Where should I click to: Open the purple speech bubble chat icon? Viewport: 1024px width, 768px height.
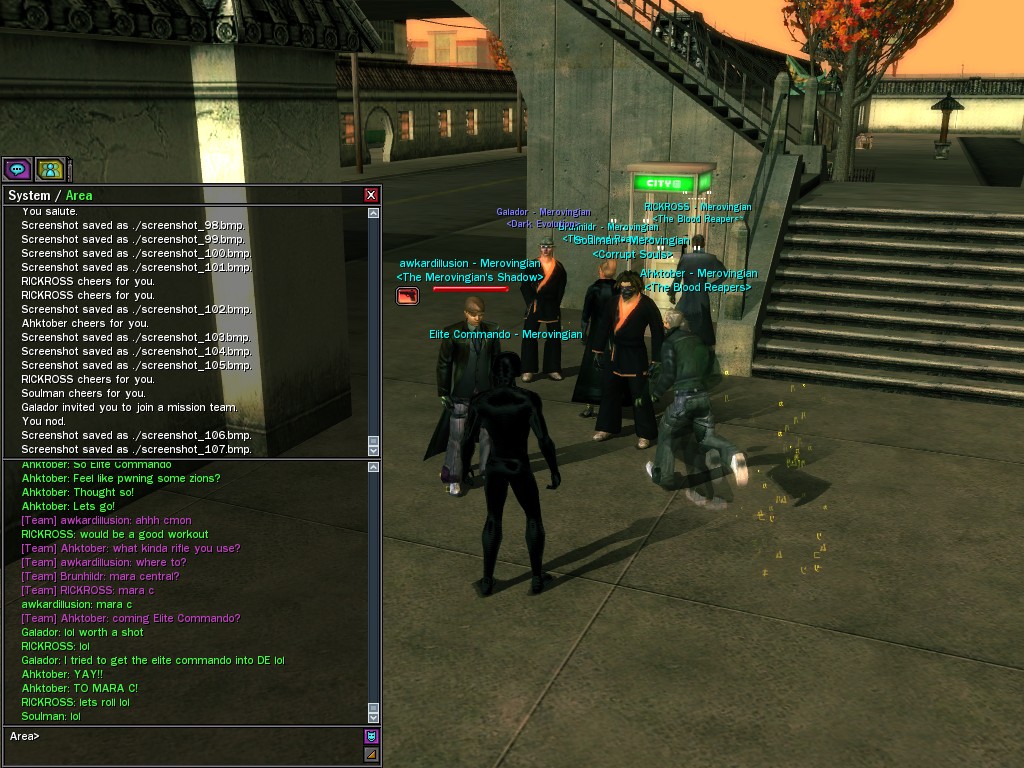point(17,169)
